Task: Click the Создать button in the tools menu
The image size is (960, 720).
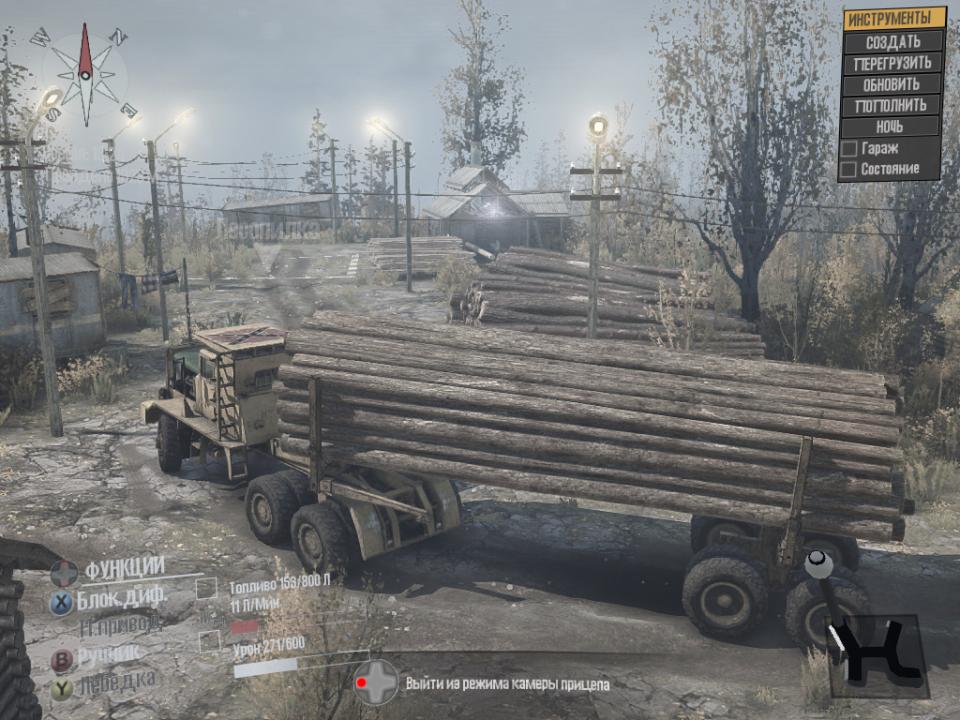Action: [x=893, y=41]
